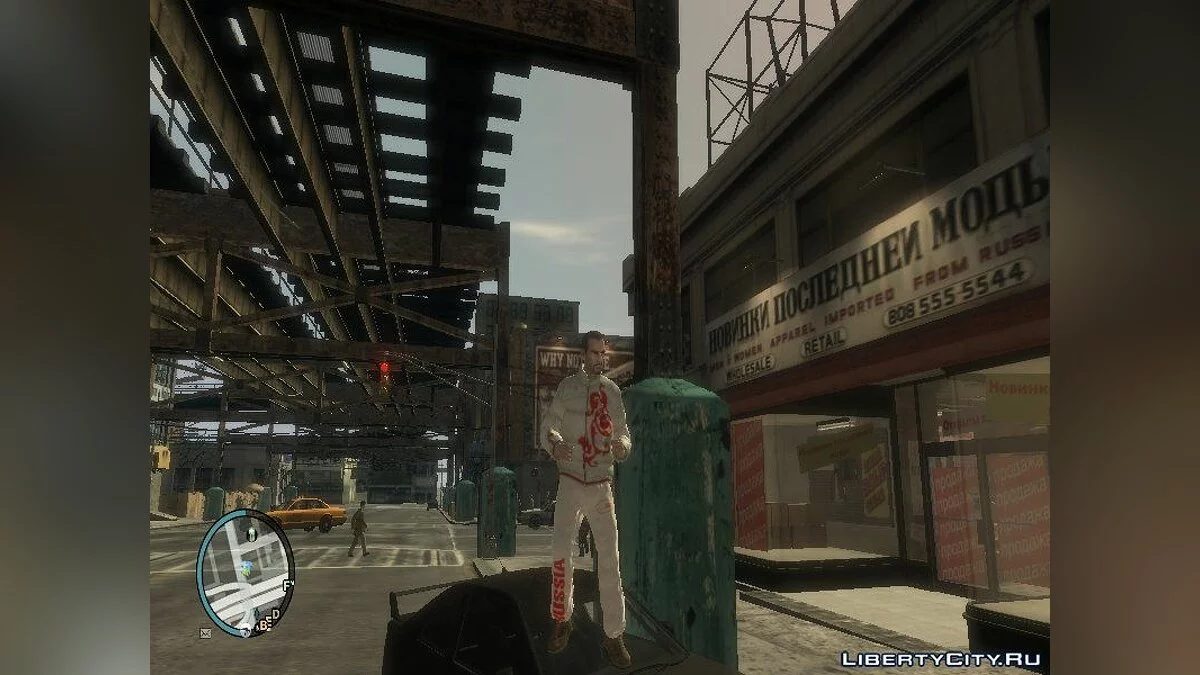This screenshot has height=675, width=1200.
Task: Click the circular radar minimap
Action: (x=245, y=572)
